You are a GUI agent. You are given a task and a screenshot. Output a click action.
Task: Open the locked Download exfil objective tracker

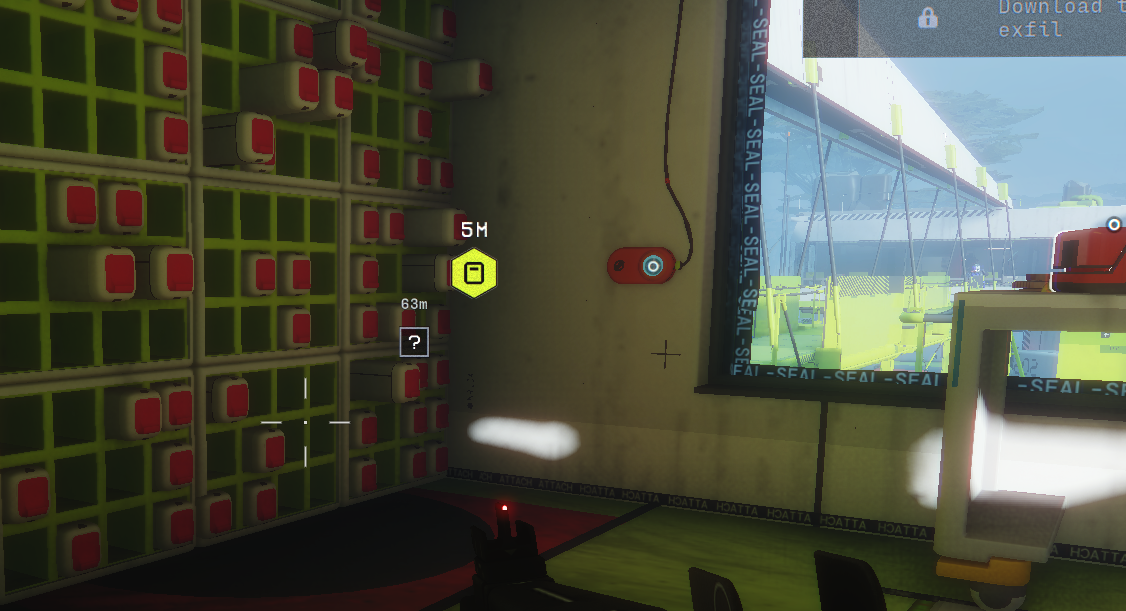[1049, 19]
